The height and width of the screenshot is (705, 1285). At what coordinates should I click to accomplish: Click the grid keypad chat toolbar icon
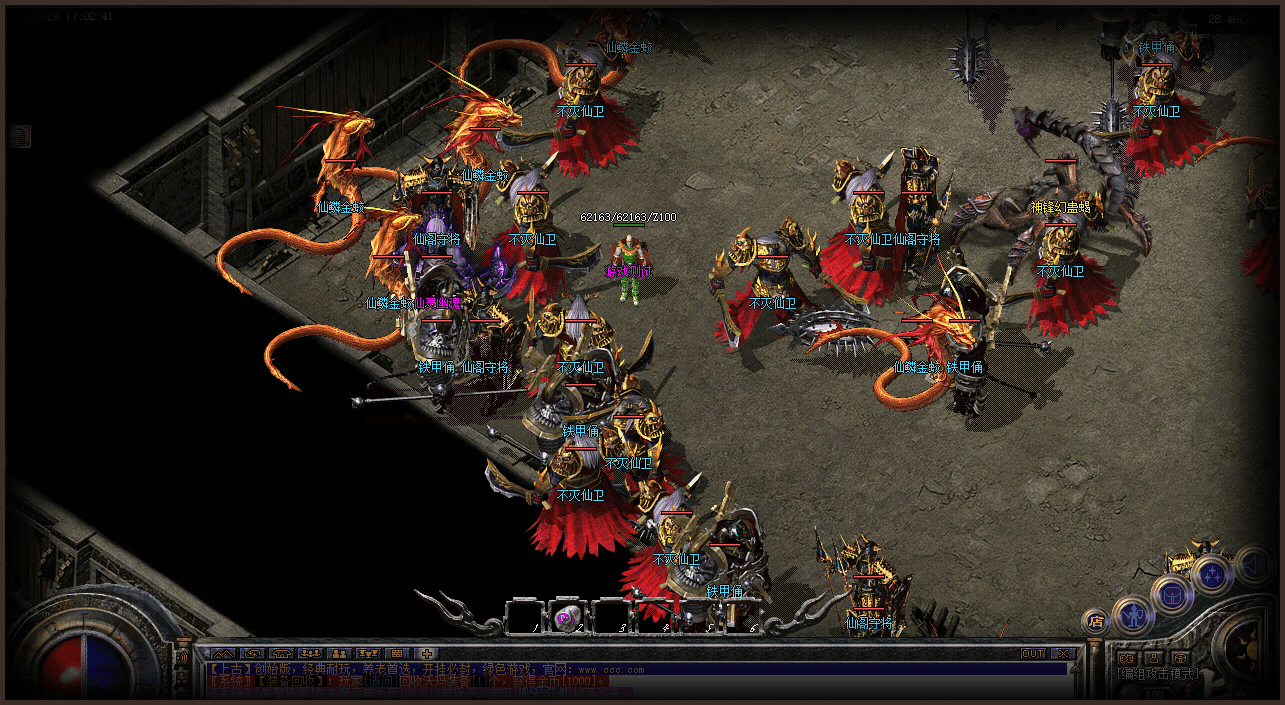click(x=397, y=654)
